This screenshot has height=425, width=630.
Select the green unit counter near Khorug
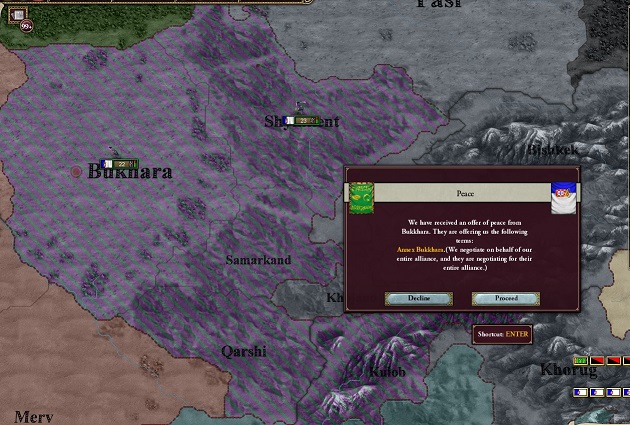pos(579,360)
